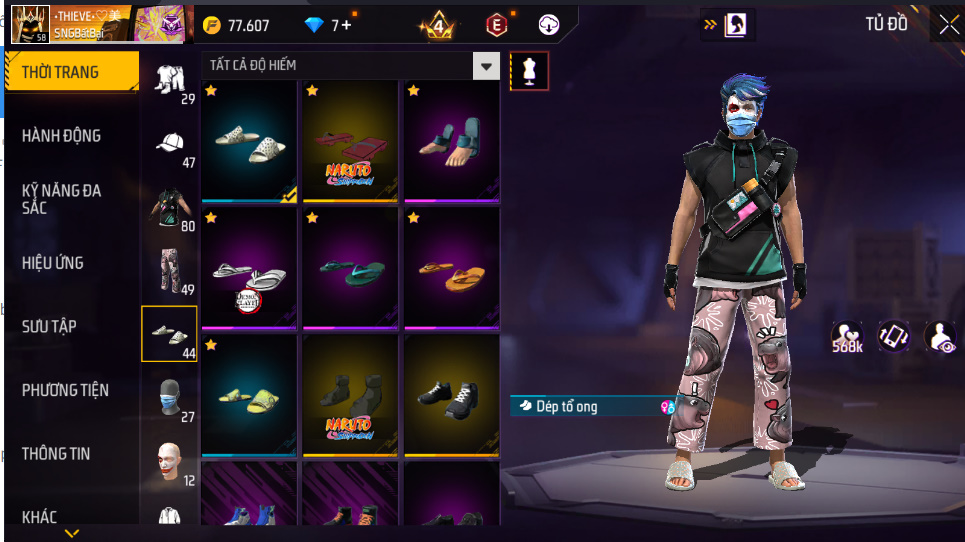Click the mannequin preview button

point(529,71)
